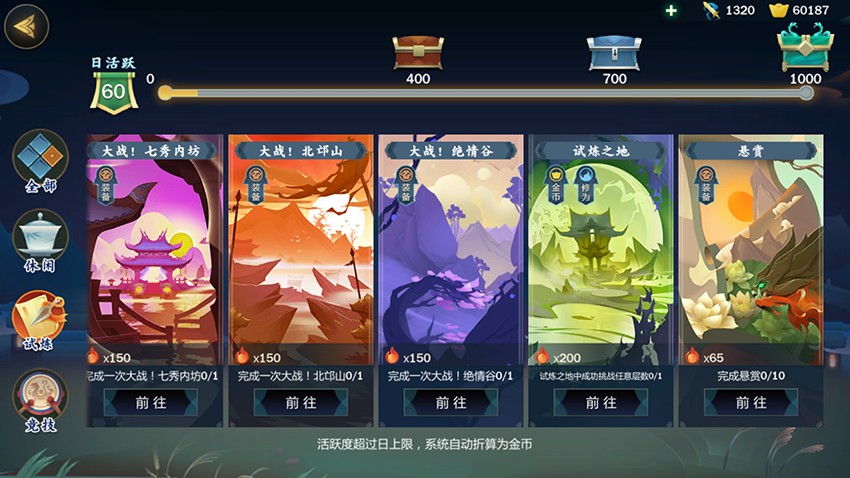Open the 700 activity silver chest
850x478 pixels.
[x=614, y=50]
